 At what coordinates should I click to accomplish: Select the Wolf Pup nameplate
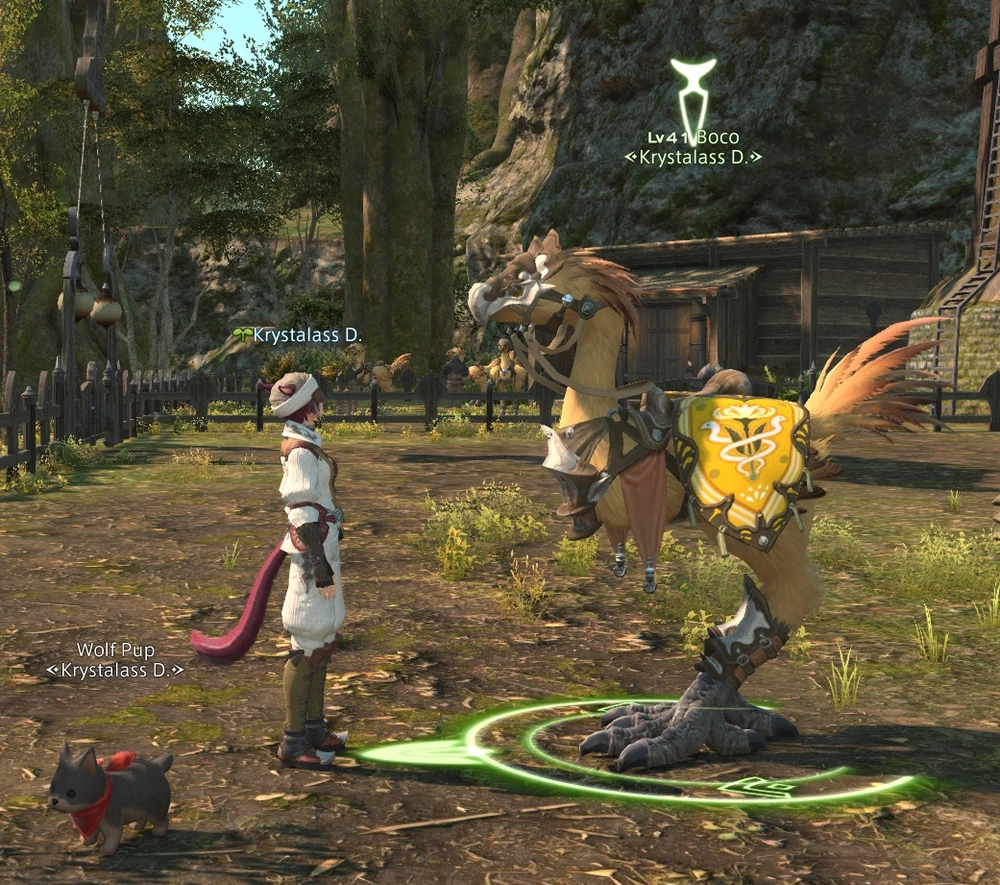[115, 650]
